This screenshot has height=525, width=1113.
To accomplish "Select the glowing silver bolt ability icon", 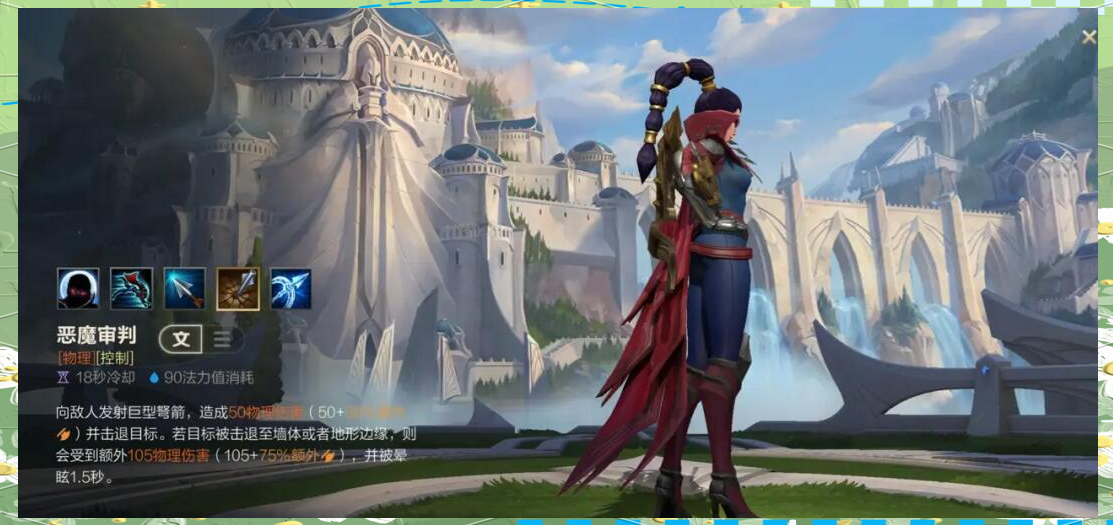I will (x=185, y=289).
